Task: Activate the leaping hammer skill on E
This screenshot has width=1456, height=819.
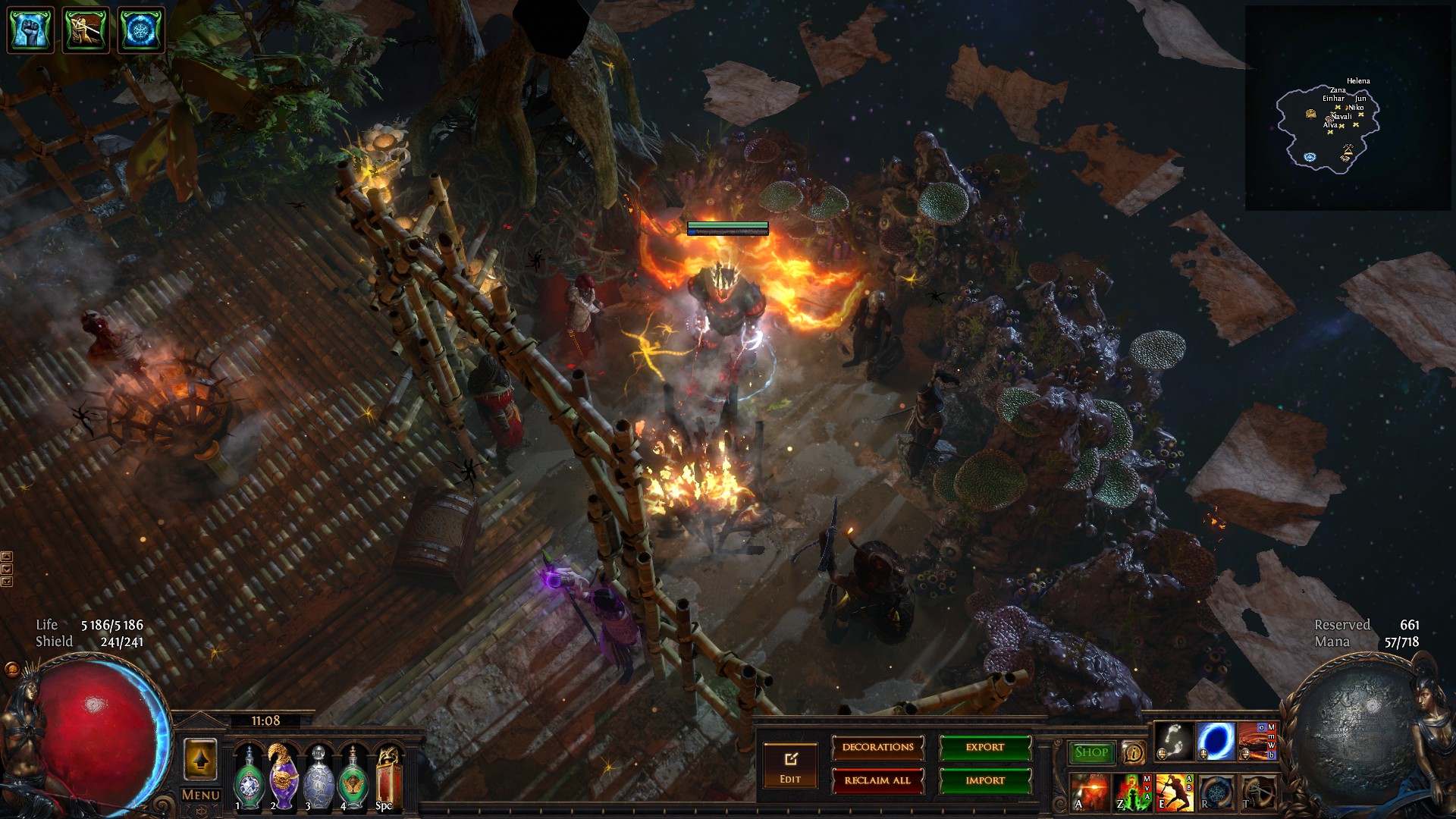Action: click(x=1174, y=792)
